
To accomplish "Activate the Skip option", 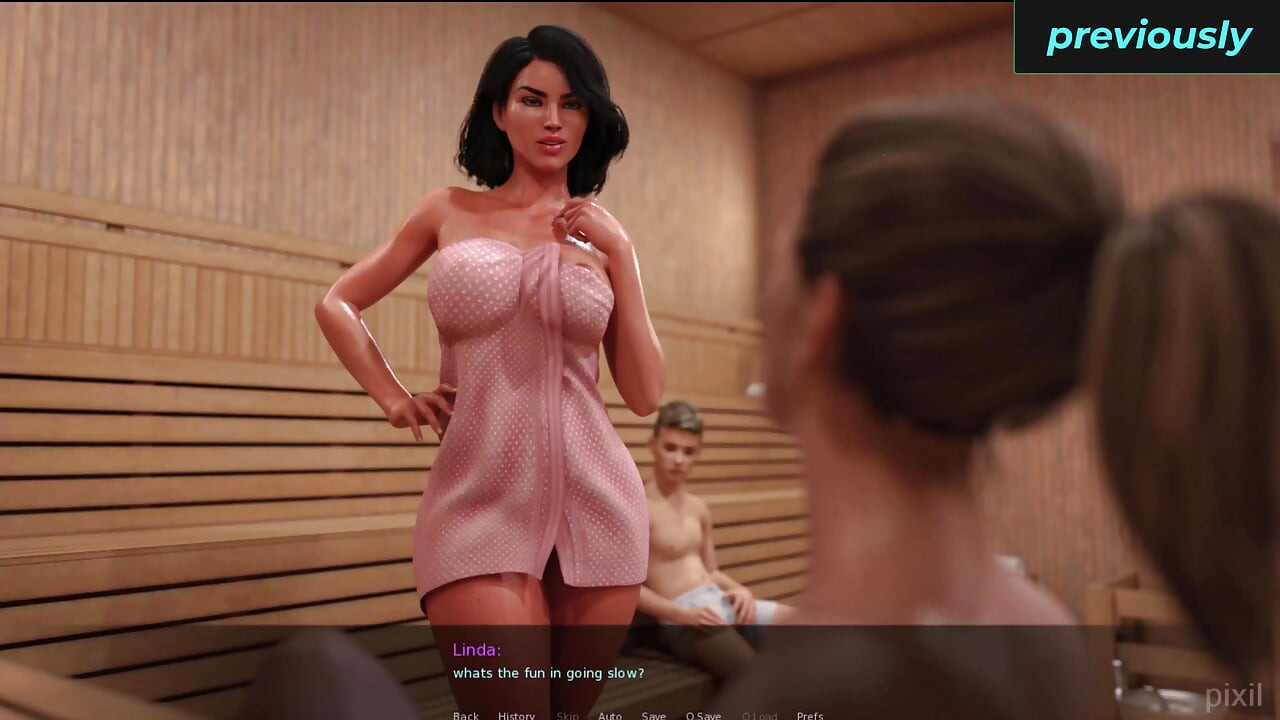I will pyautogui.click(x=567, y=715).
